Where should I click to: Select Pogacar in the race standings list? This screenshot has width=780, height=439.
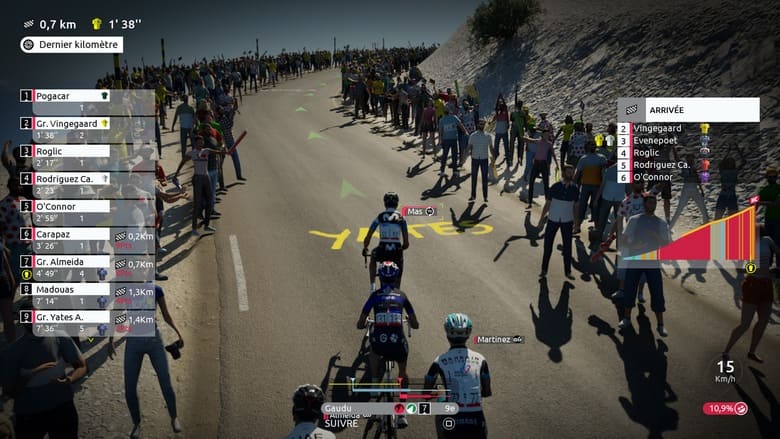click(70, 96)
